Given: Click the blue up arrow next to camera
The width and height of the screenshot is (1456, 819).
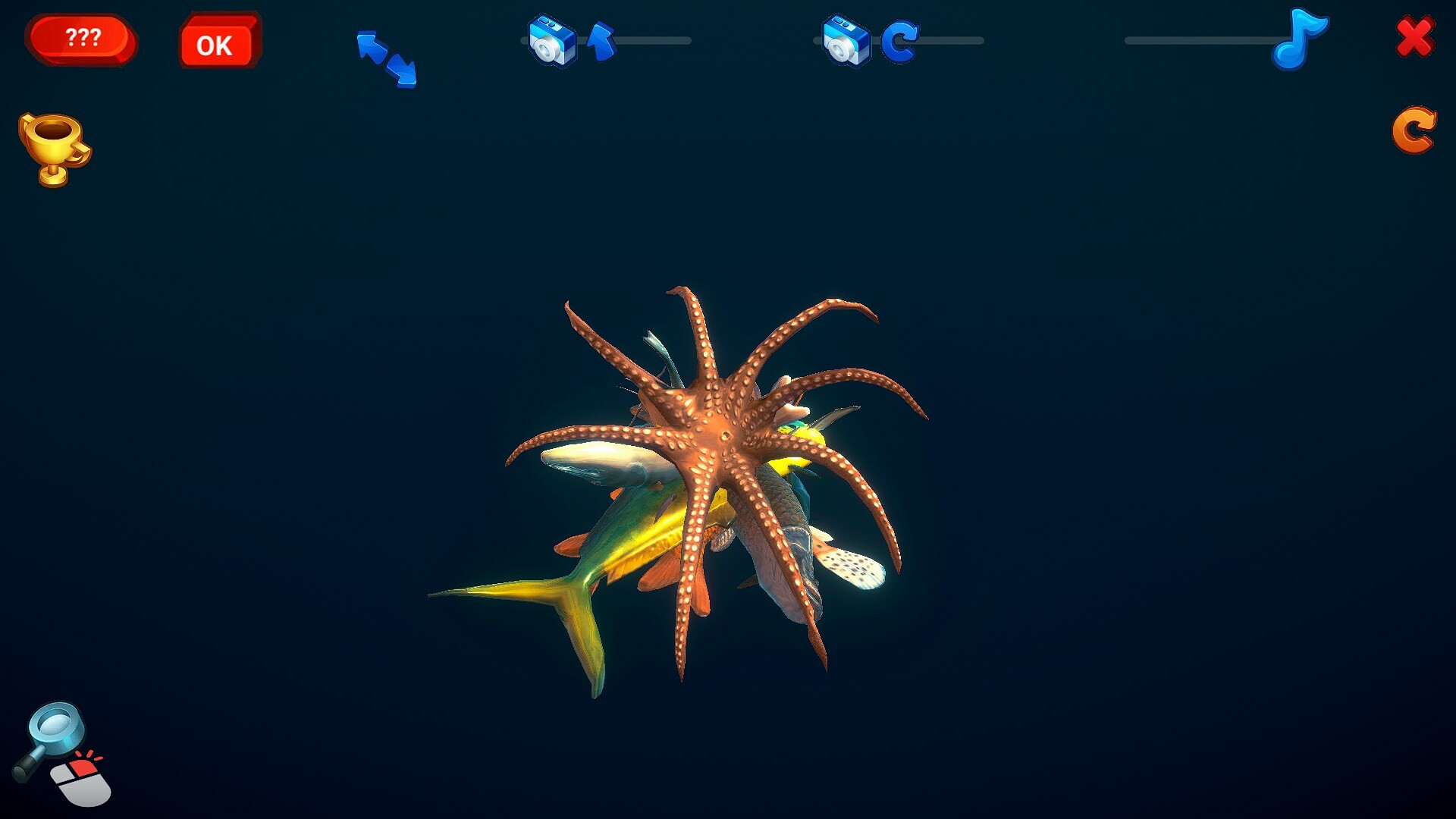Looking at the screenshot, I should (x=601, y=42).
